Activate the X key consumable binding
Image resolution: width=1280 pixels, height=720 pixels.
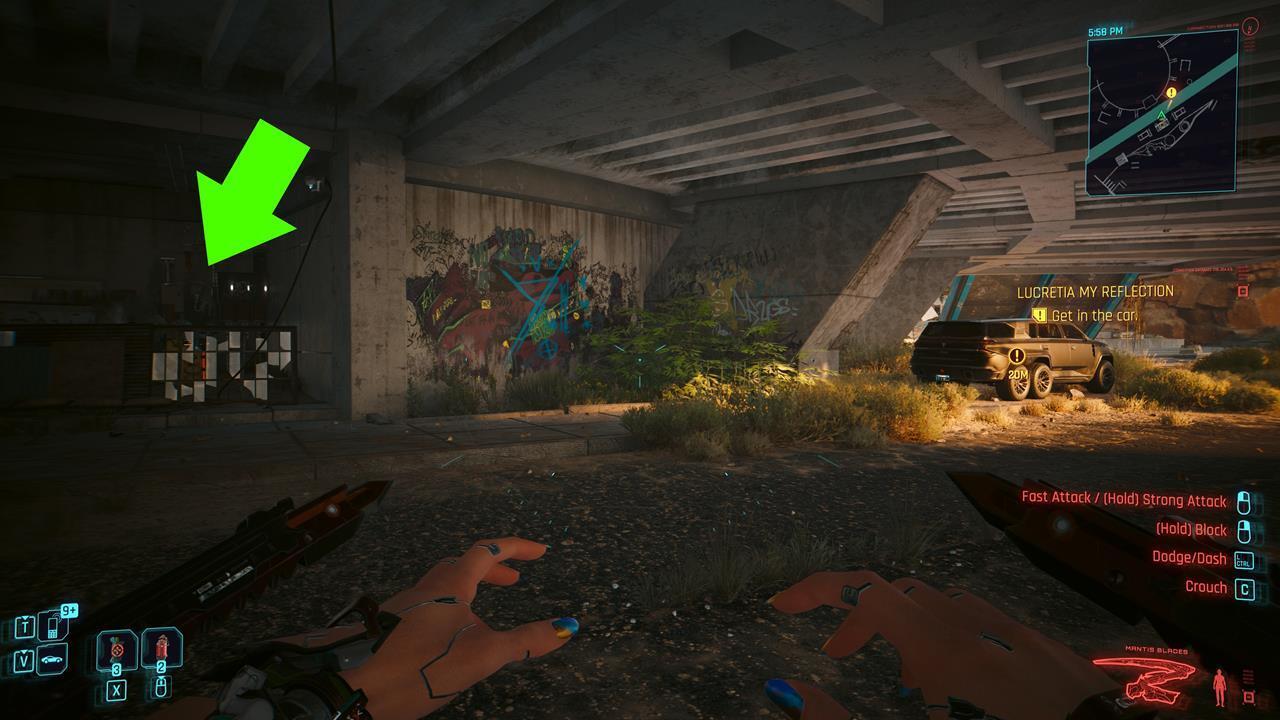pyautogui.click(x=117, y=690)
